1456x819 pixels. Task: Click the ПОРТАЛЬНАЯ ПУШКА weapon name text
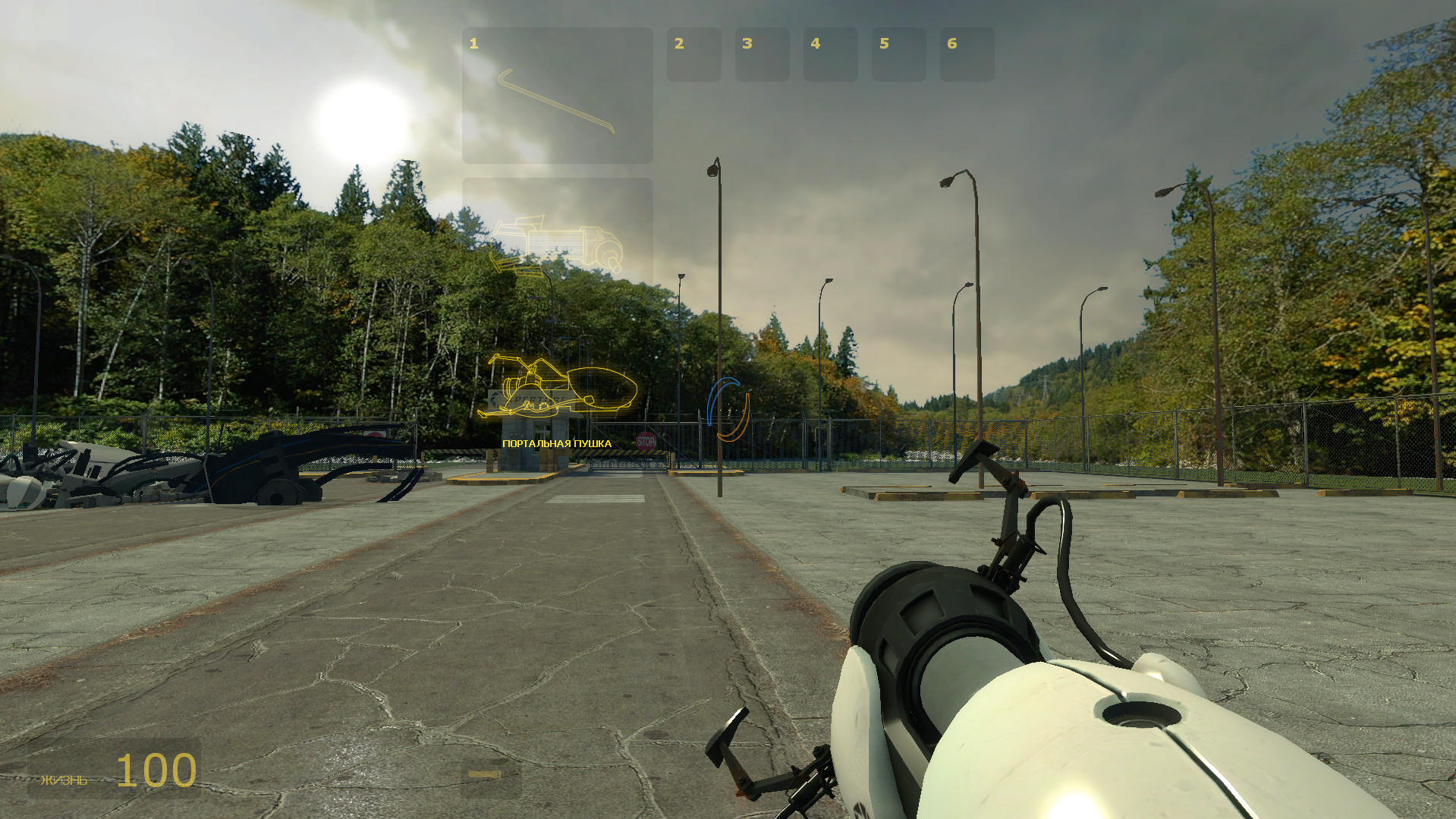(x=557, y=443)
